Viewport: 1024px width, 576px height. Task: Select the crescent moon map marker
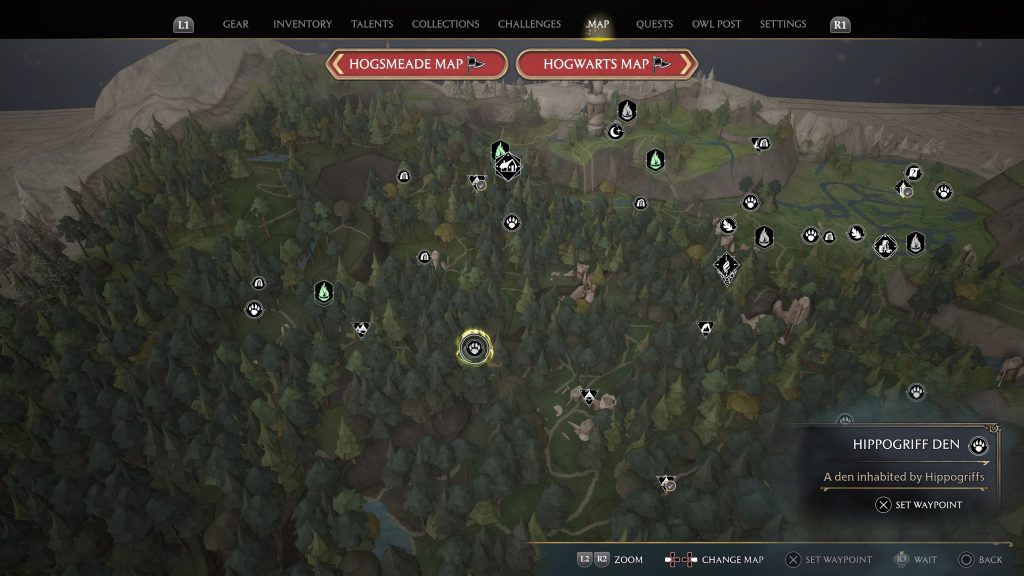[x=616, y=130]
